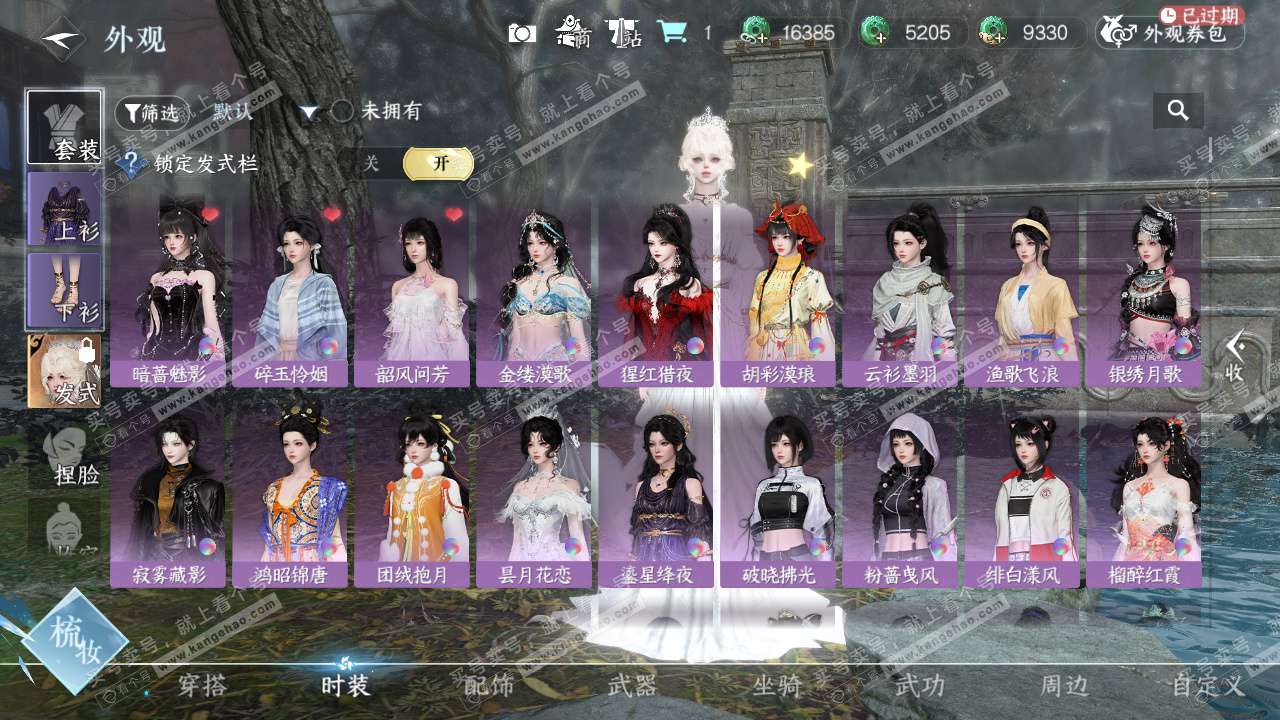Pick the 暗蔷魅影 outfit card

tap(168, 293)
